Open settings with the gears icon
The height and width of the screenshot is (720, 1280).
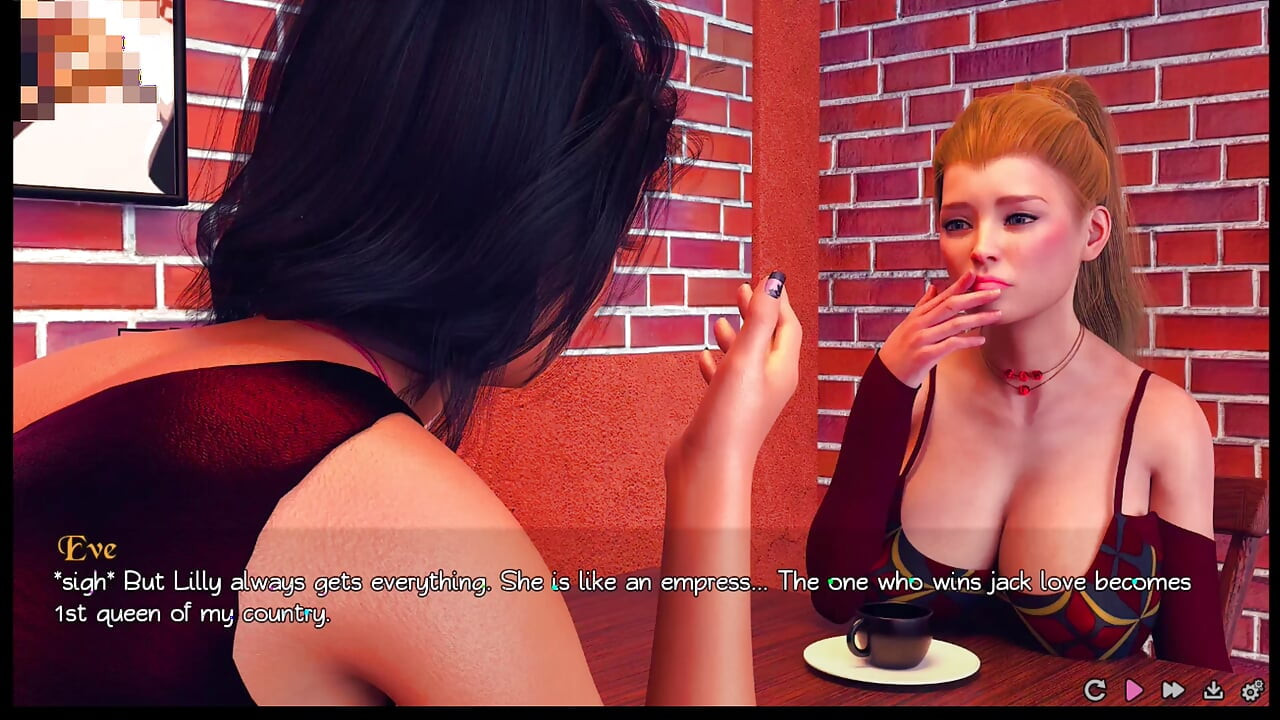[x=1252, y=690]
